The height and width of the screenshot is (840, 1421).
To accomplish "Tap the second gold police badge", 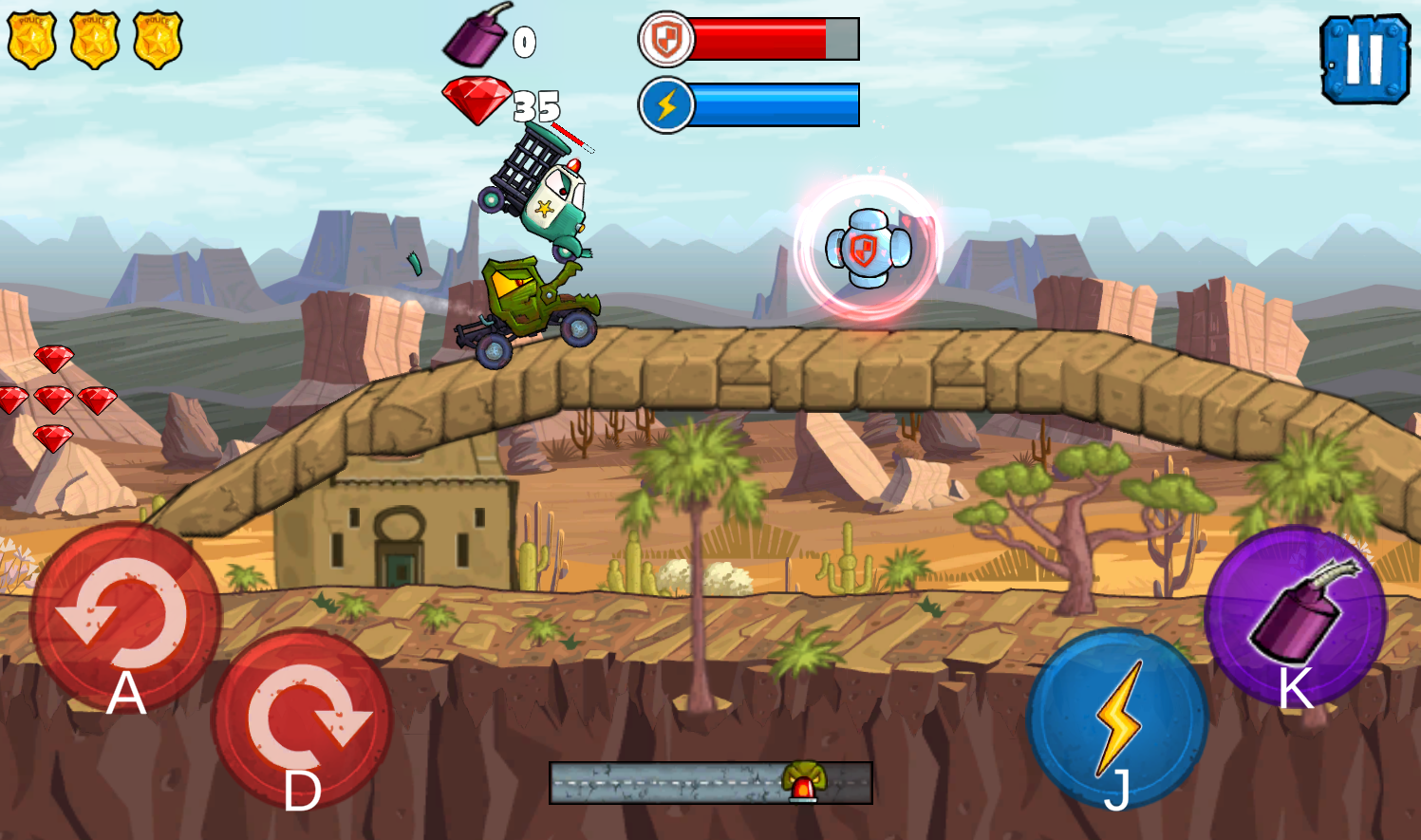I will pos(93,38).
